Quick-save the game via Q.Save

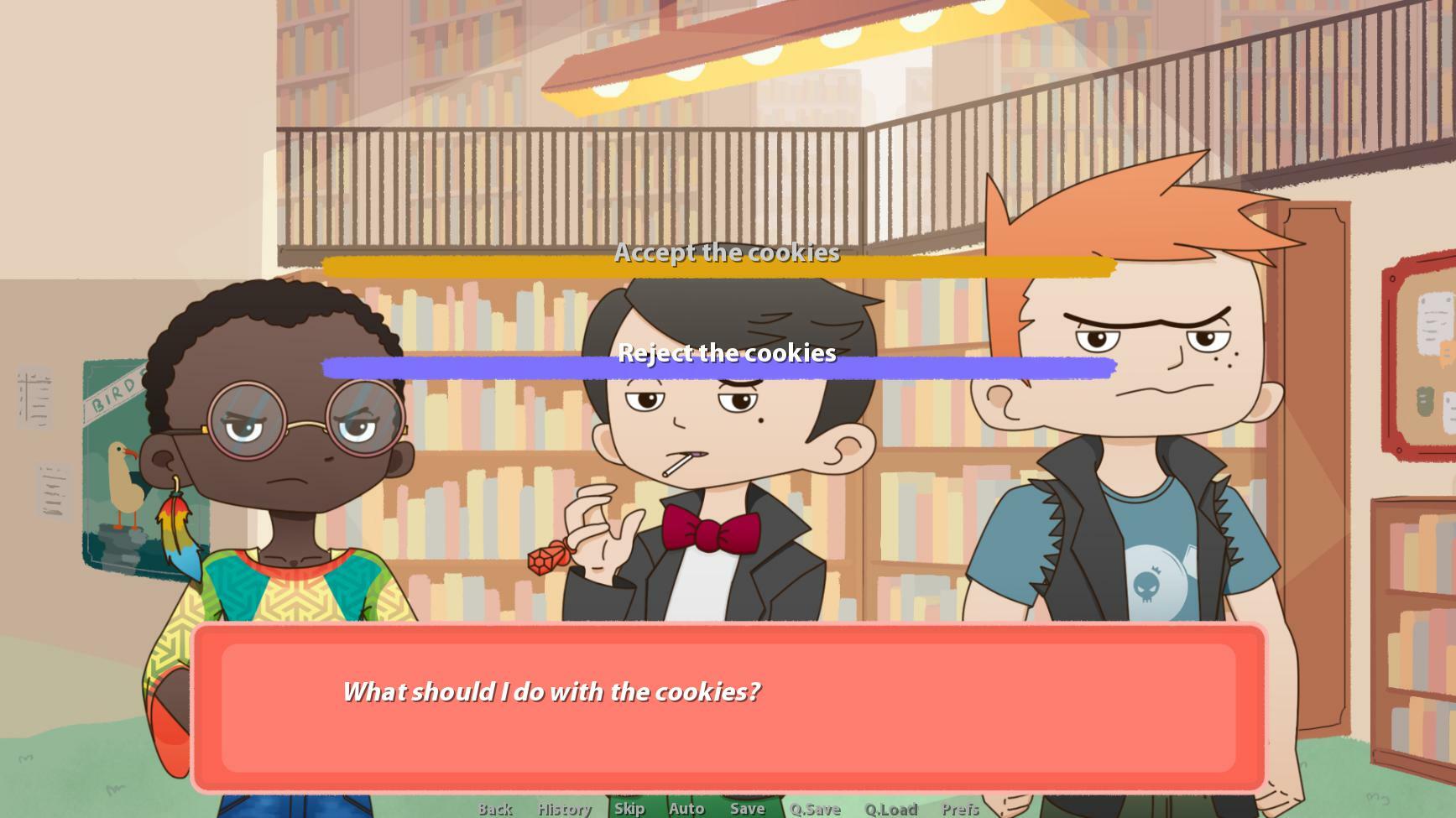point(813,809)
